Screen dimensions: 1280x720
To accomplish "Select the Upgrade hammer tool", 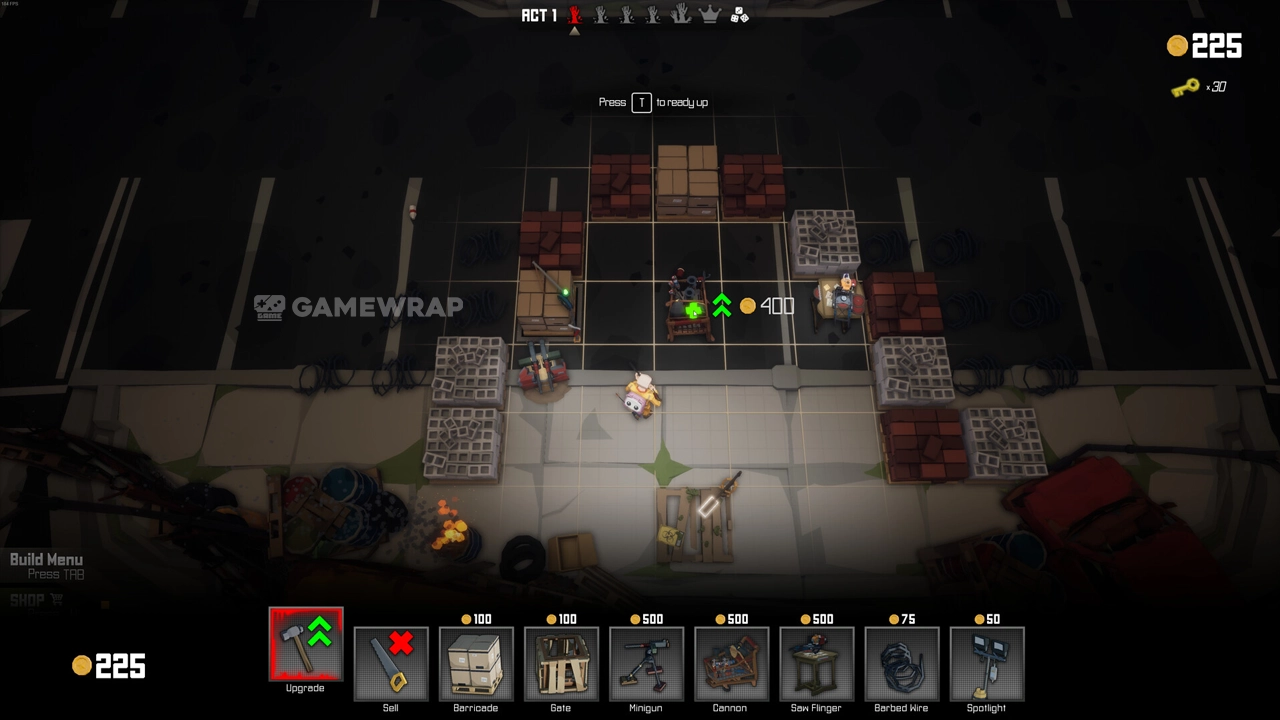I will click(305, 644).
